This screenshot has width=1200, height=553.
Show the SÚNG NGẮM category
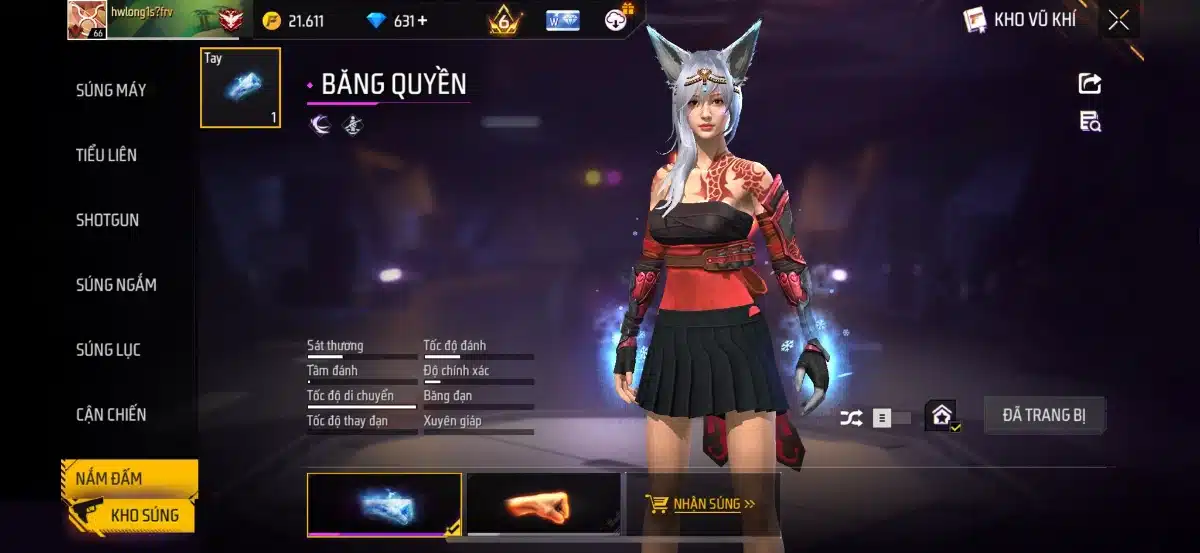point(116,285)
